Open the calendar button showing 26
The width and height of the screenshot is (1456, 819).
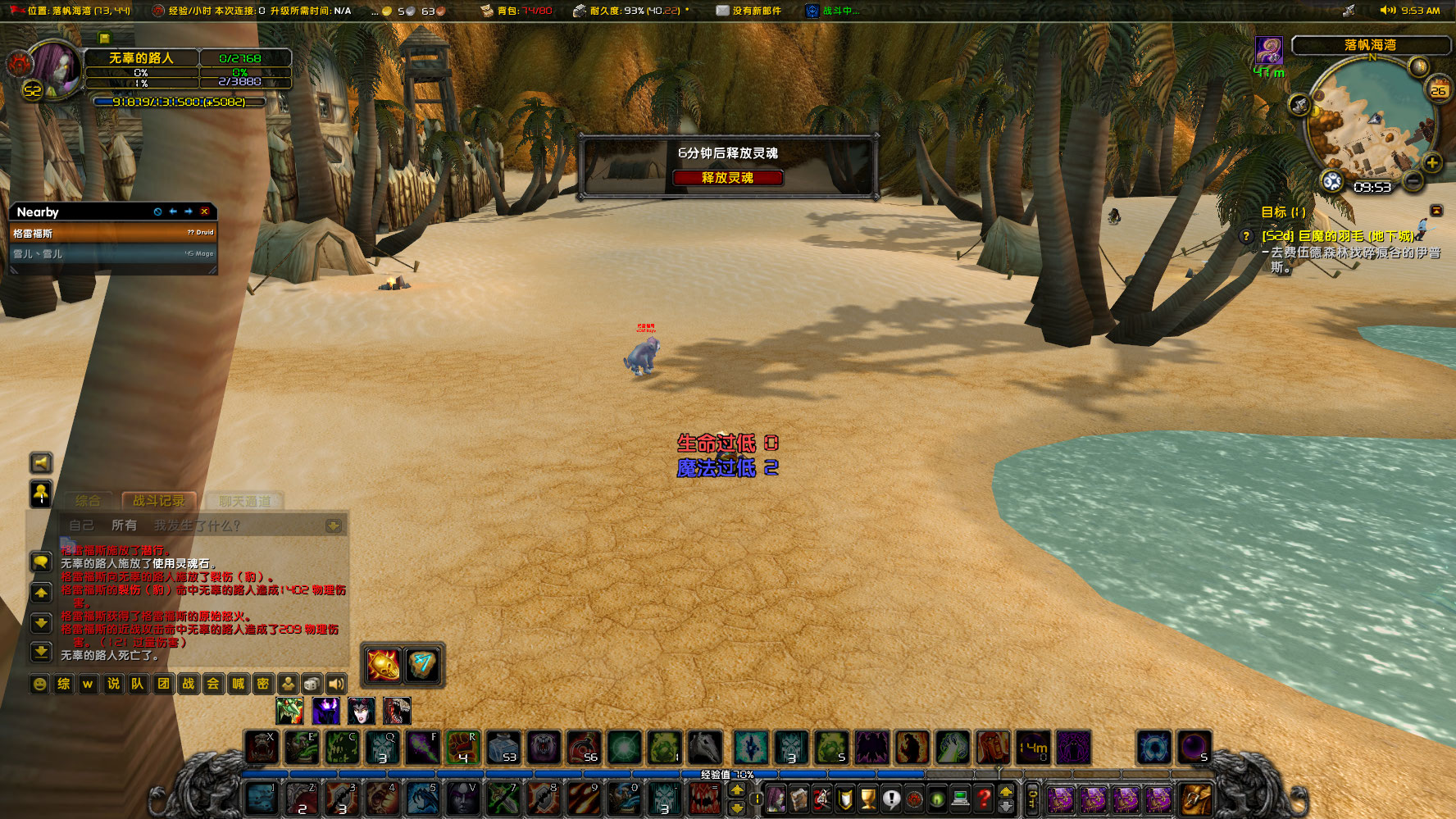point(1439,89)
